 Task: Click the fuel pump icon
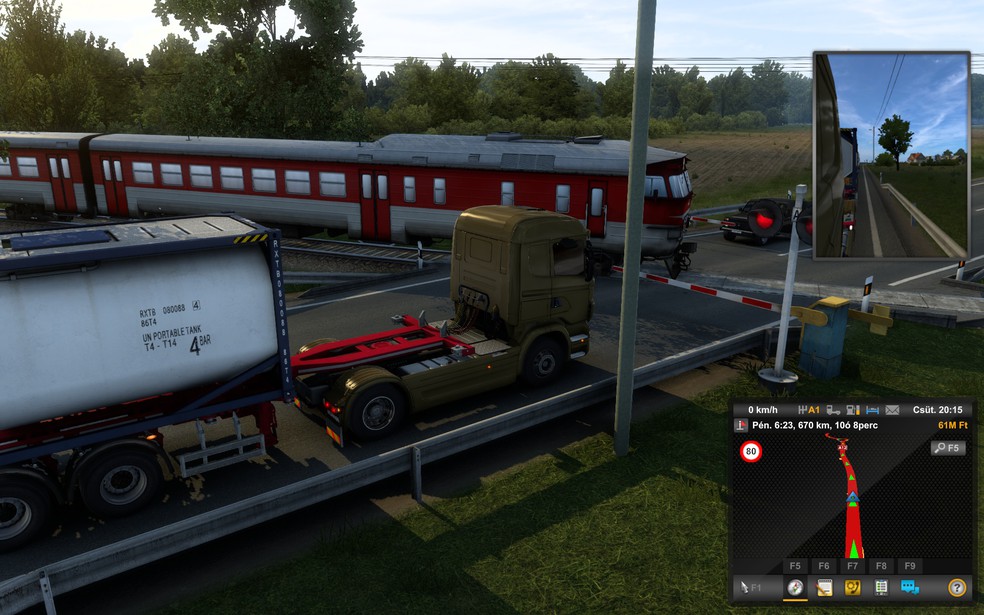(852, 410)
